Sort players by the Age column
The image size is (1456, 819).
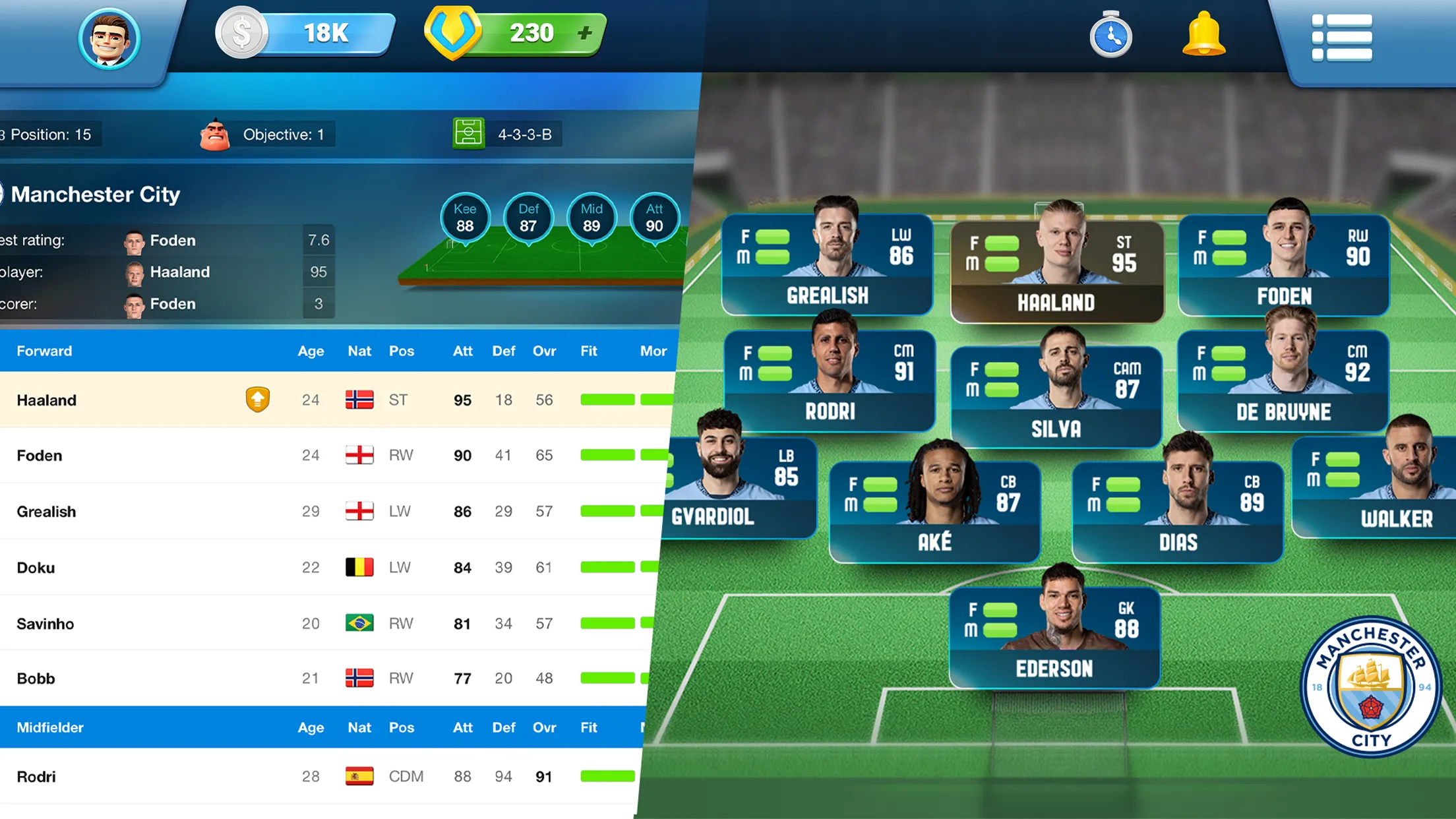coord(311,351)
